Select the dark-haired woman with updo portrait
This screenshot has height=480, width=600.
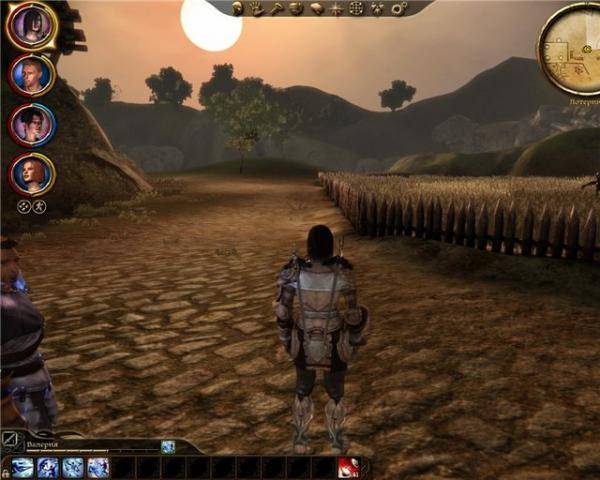(x=31, y=124)
